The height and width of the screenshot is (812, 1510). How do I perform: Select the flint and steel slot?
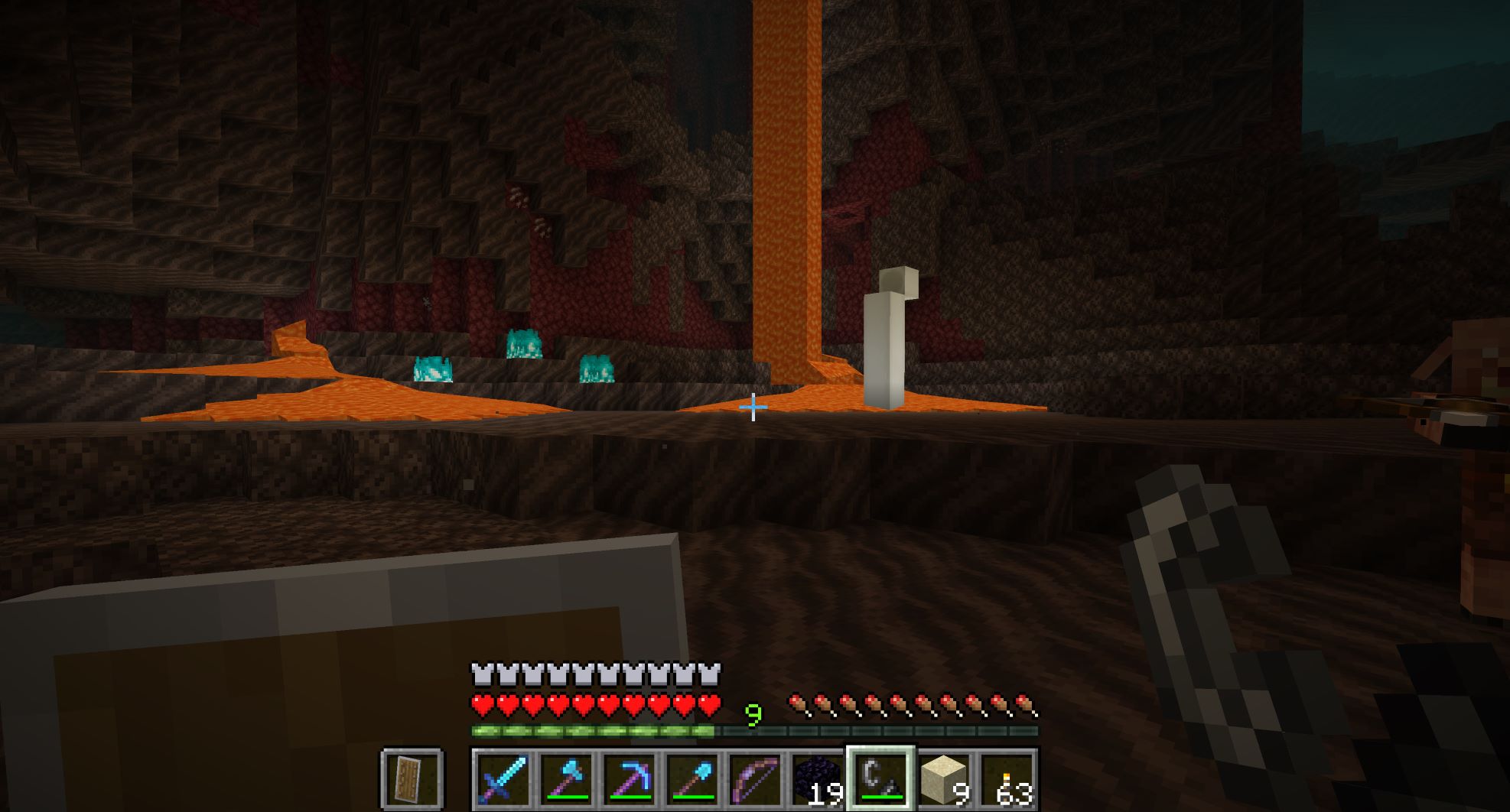point(880,778)
